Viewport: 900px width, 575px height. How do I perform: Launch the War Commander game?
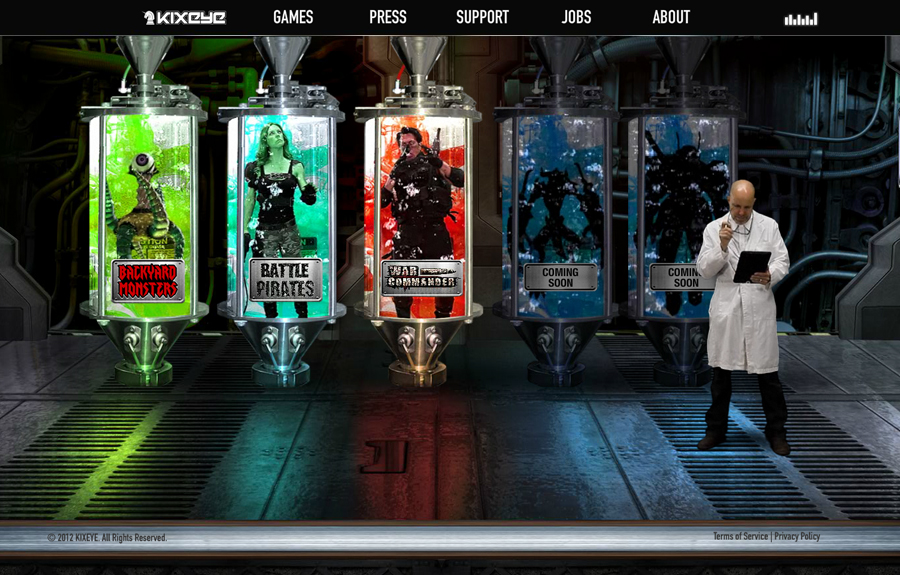(422, 277)
